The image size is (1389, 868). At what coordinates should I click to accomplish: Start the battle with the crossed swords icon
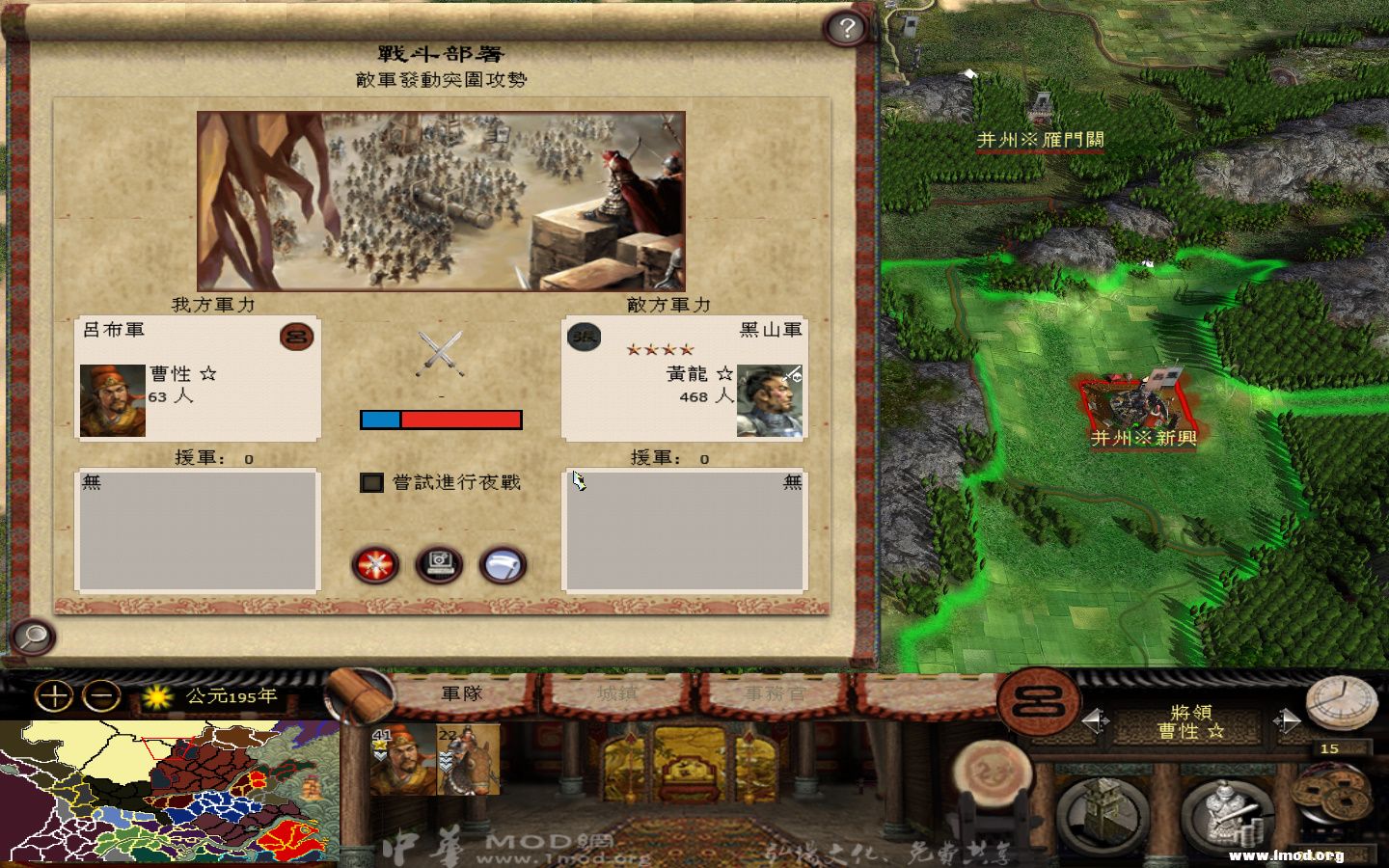coord(374,565)
